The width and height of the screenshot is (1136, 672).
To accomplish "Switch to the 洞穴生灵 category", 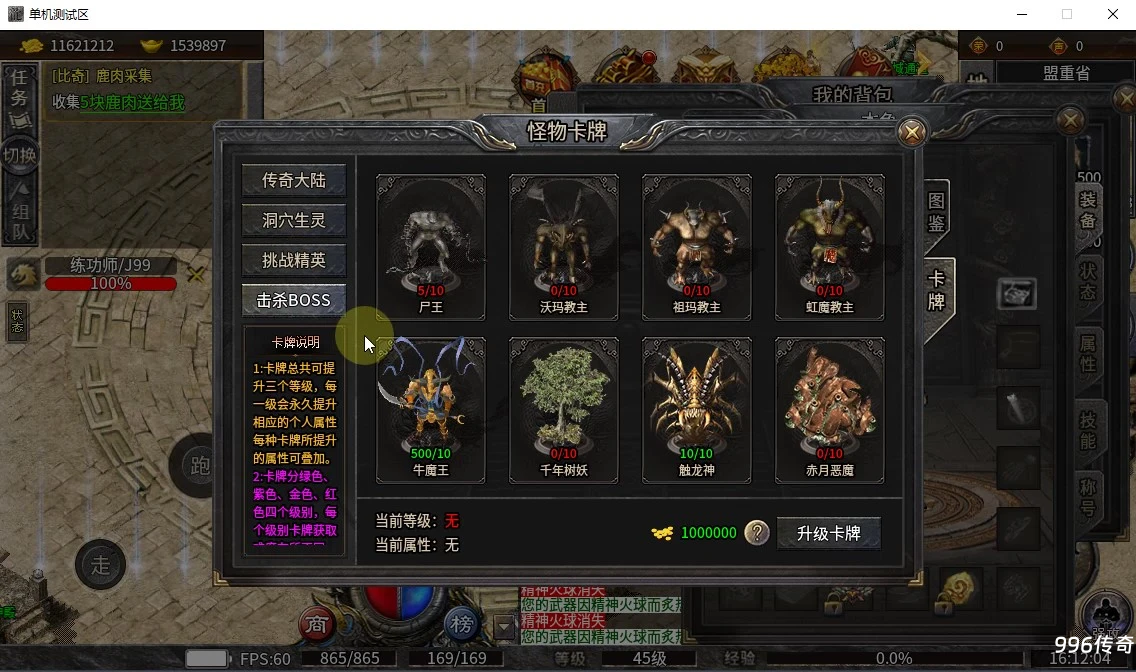I will point(293,220).
